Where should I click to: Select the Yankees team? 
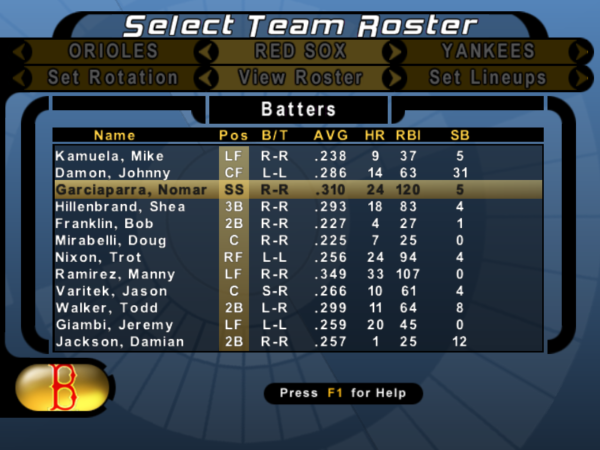coord(487,51)
